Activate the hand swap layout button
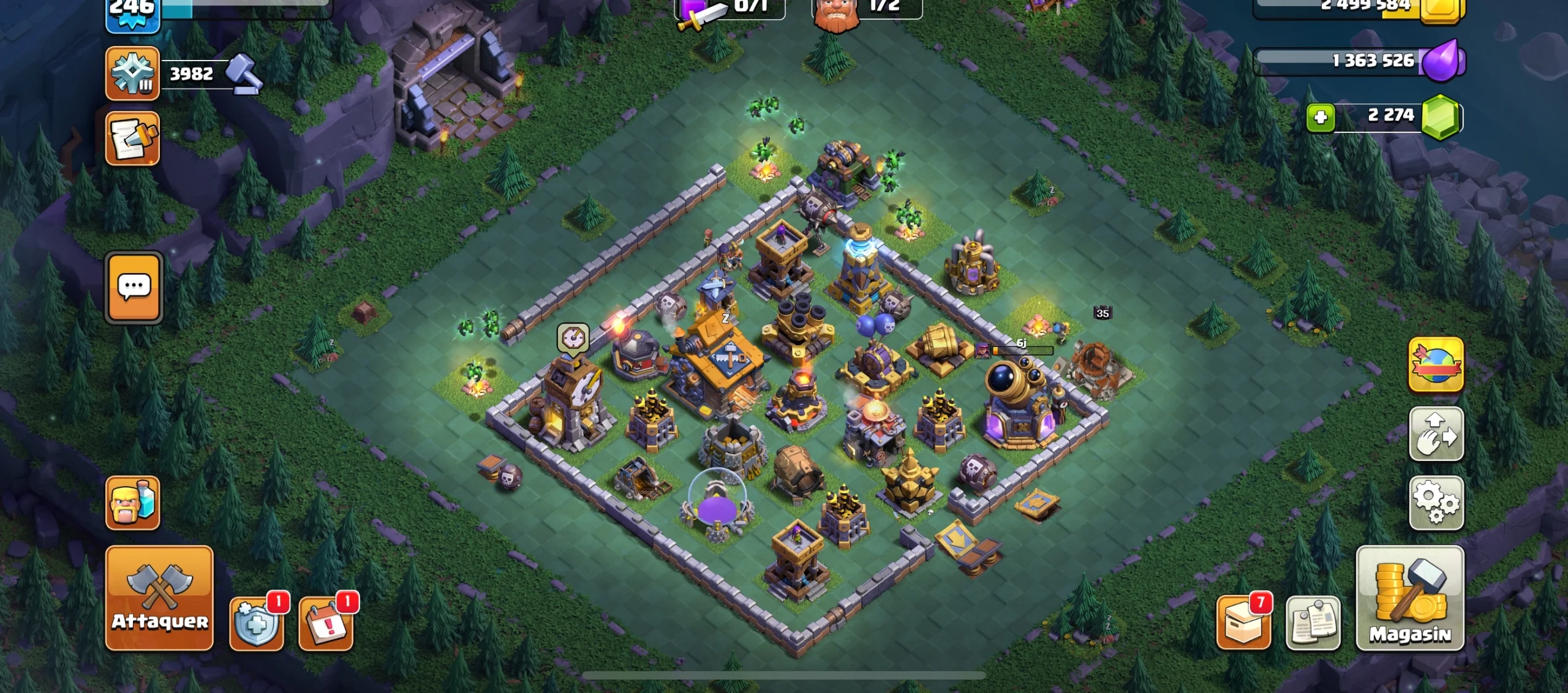1568x693 pixels. 1436,433
